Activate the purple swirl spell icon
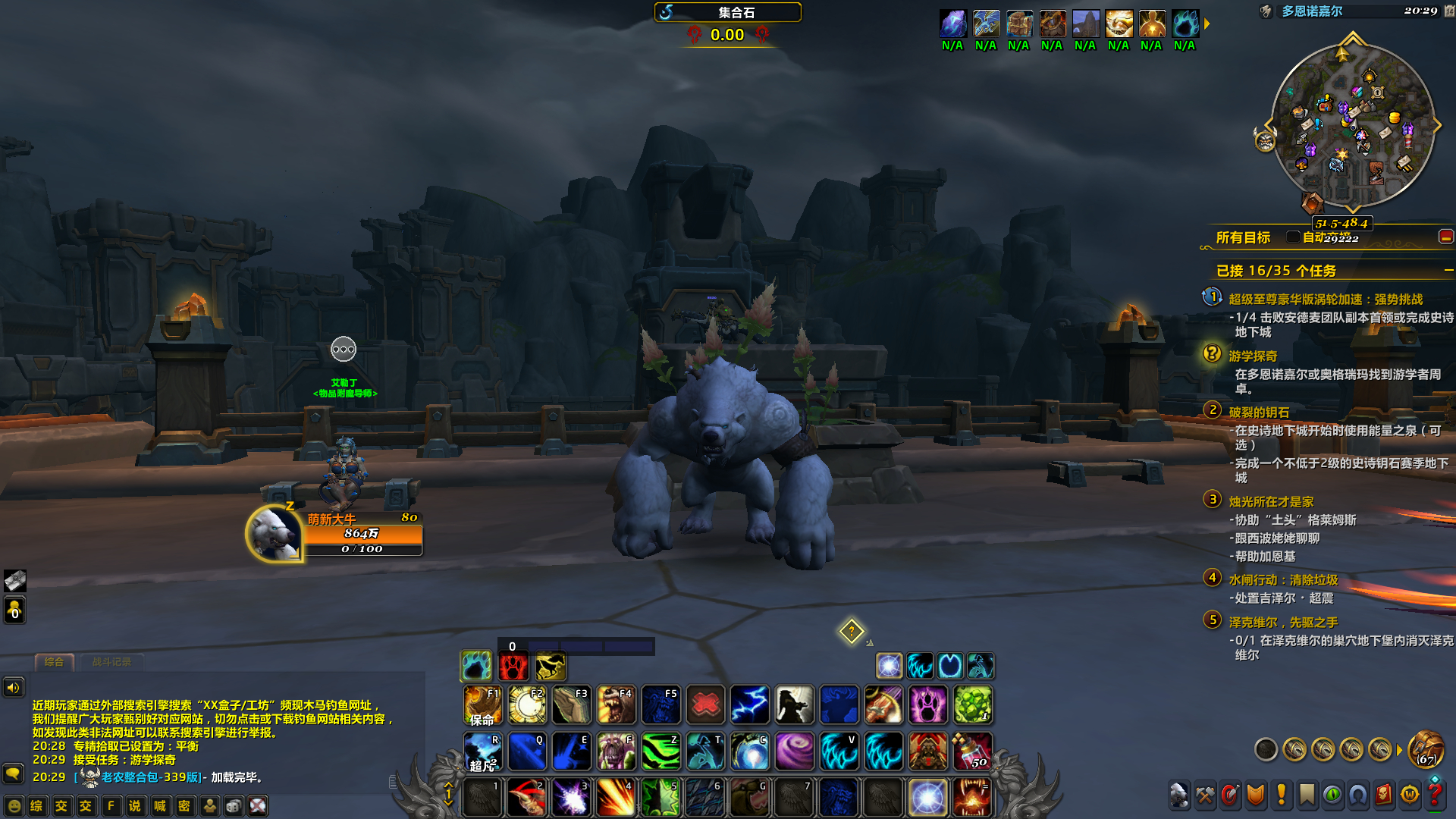The height and width of the screenshot is (819, 1456). (794, 750)
